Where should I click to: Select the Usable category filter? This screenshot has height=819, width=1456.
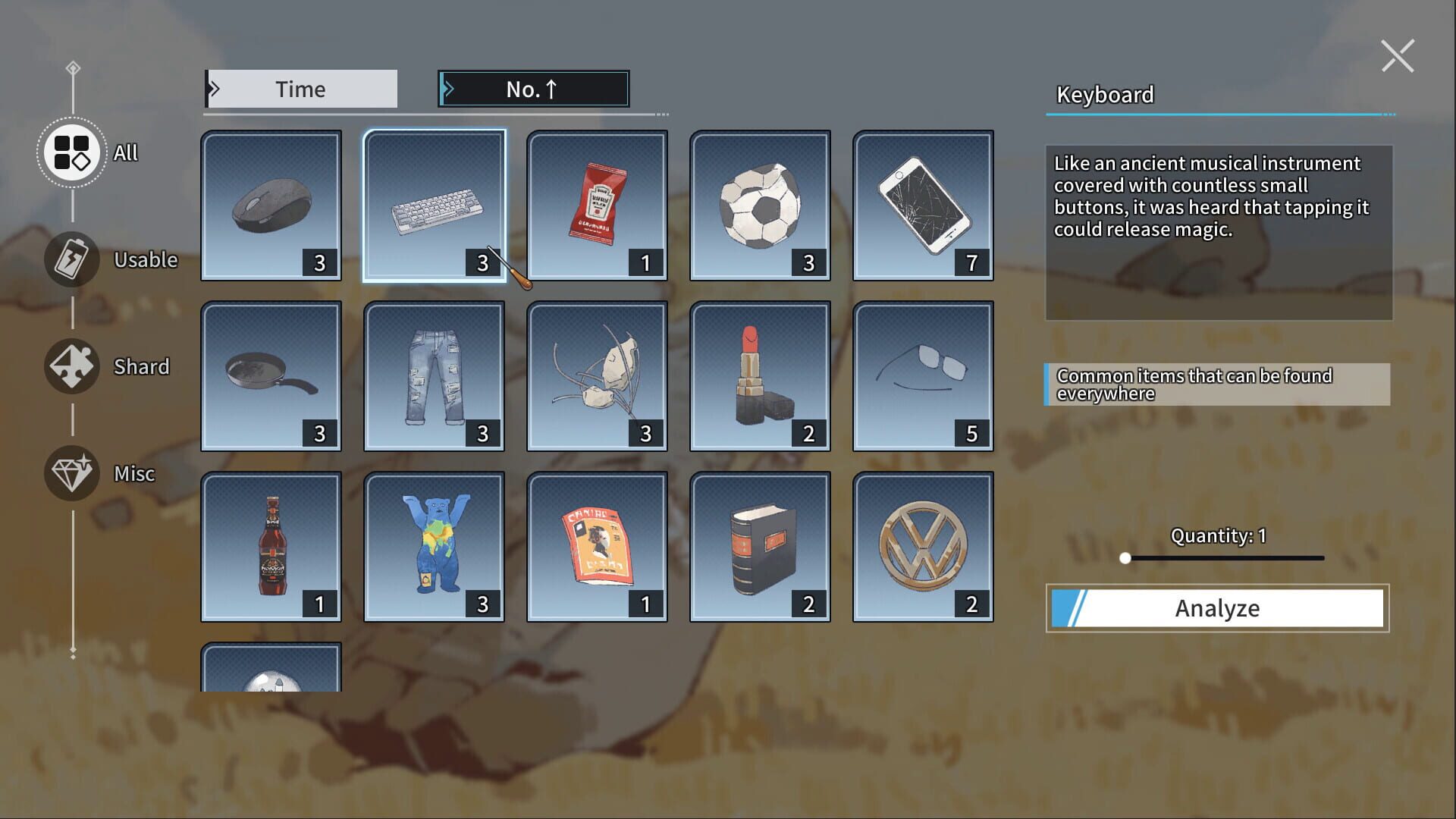[x=72, y=259]
